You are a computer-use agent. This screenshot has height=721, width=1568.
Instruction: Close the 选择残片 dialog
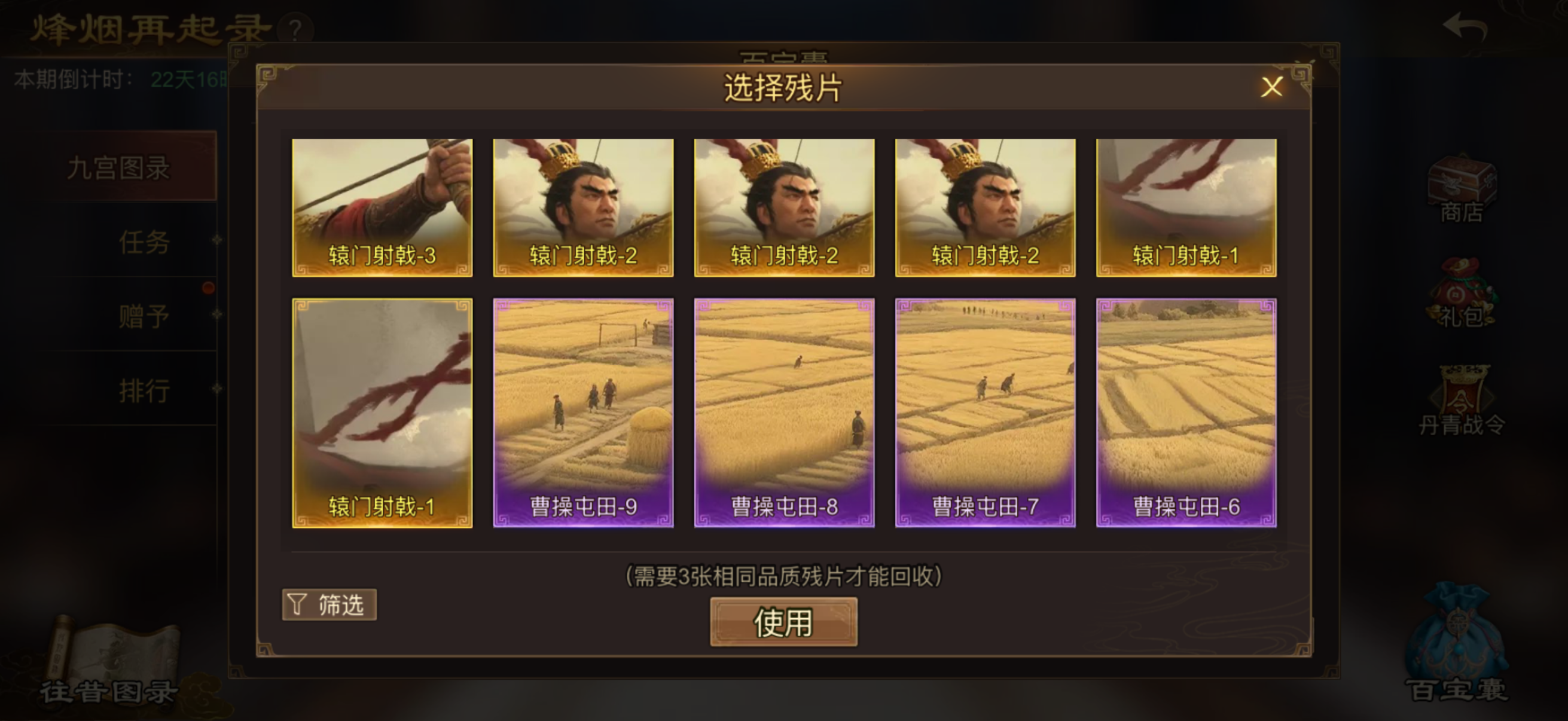coord(1271,88)
